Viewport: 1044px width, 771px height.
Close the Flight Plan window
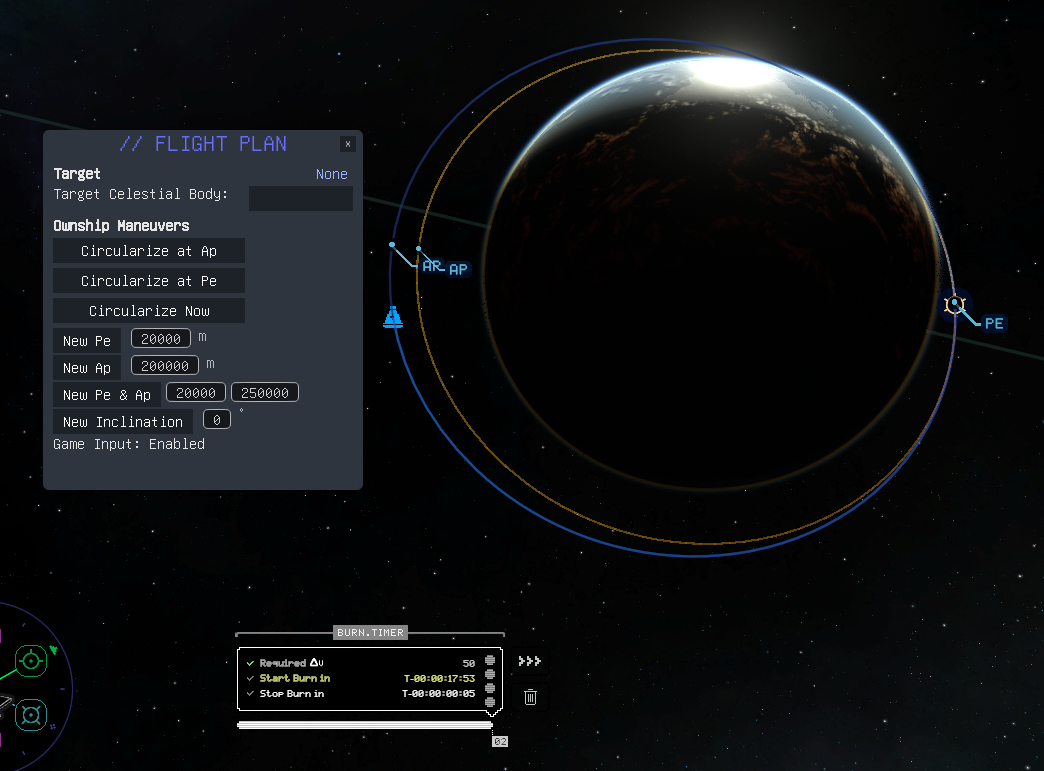[x=348, y=144]
